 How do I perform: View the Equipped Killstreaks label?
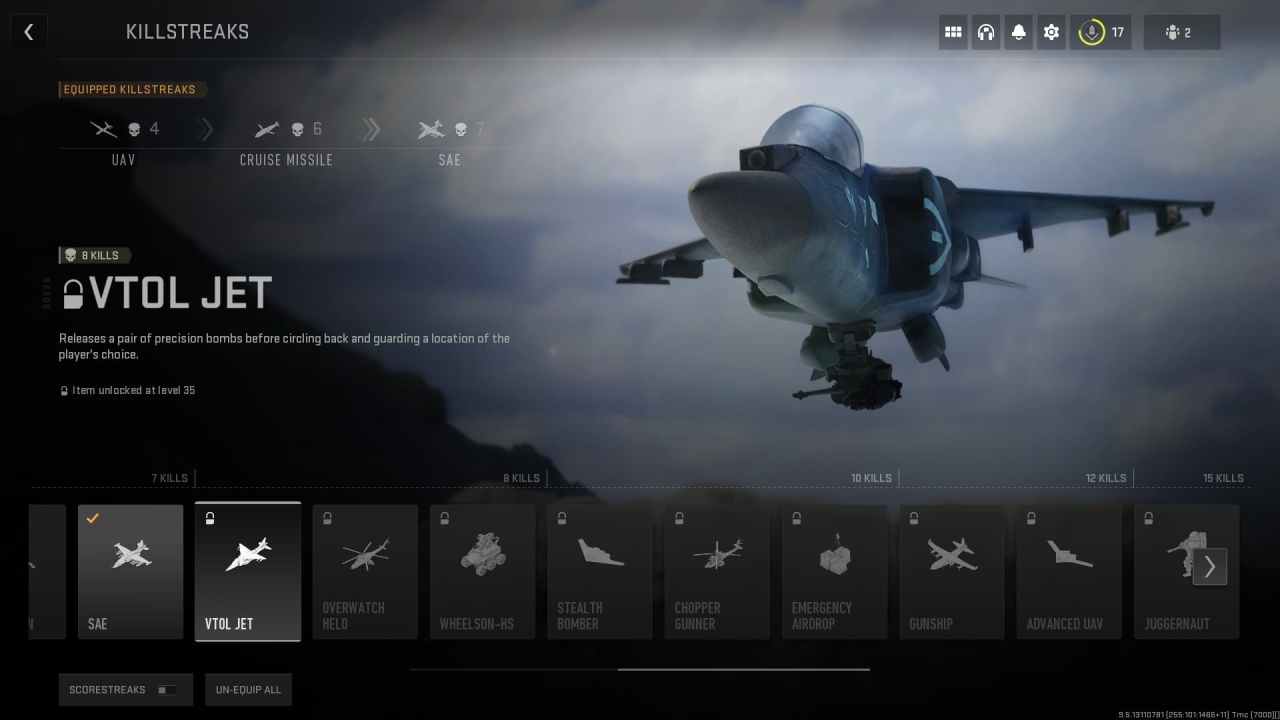[132, 89]
